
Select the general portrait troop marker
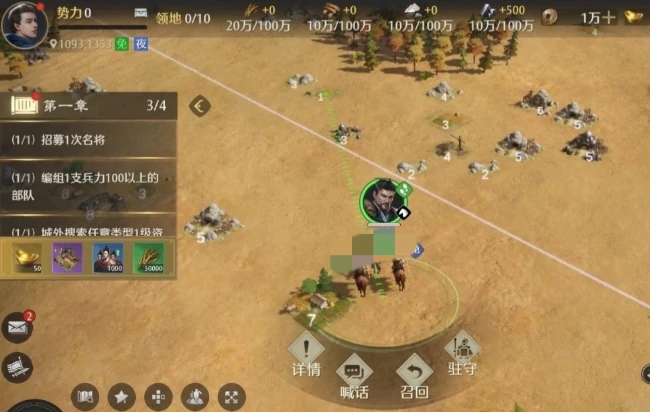(x=382, y=199)
